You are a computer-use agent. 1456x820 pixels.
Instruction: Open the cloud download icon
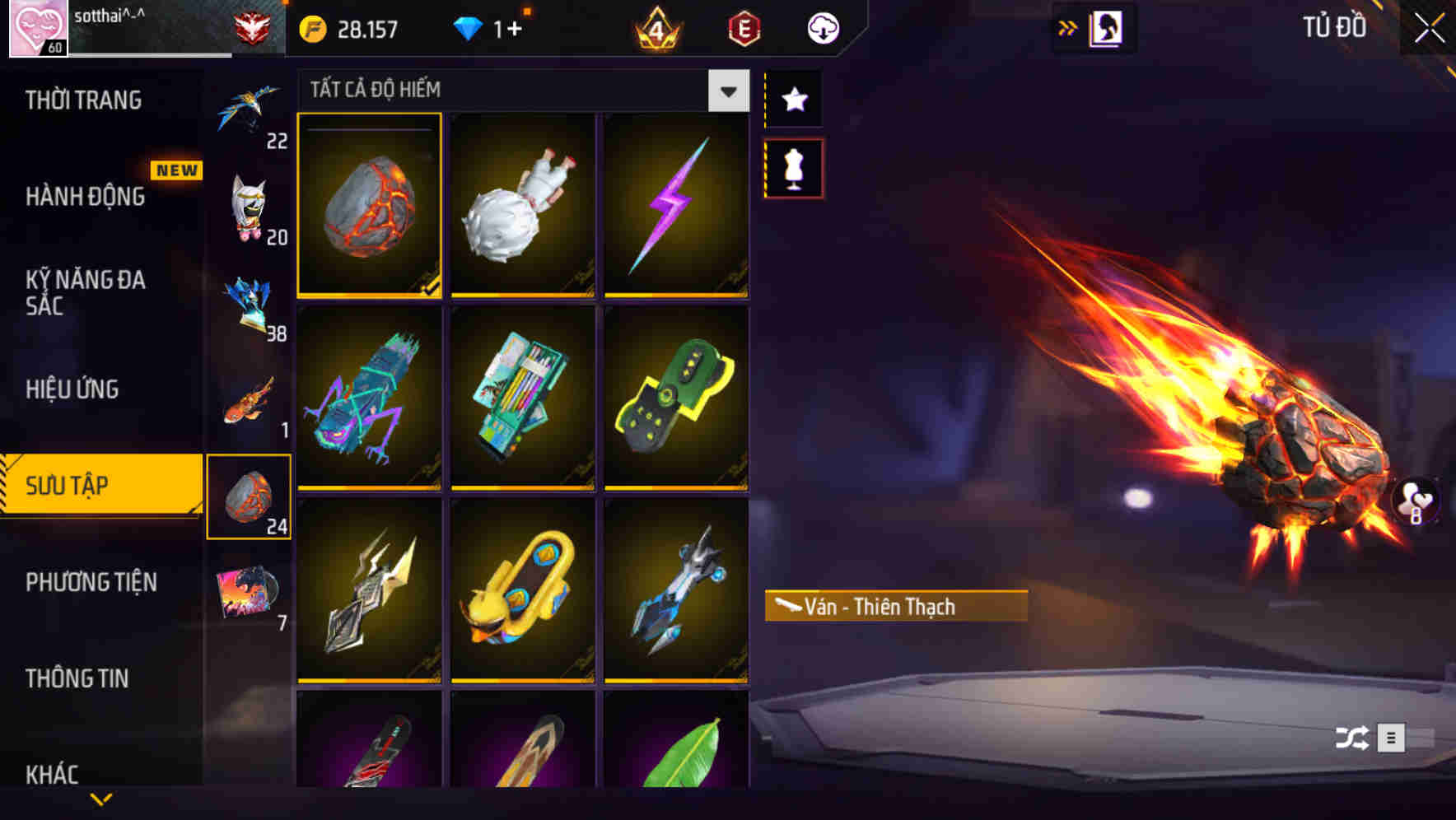pyautogui.click(x=822, y=27)
